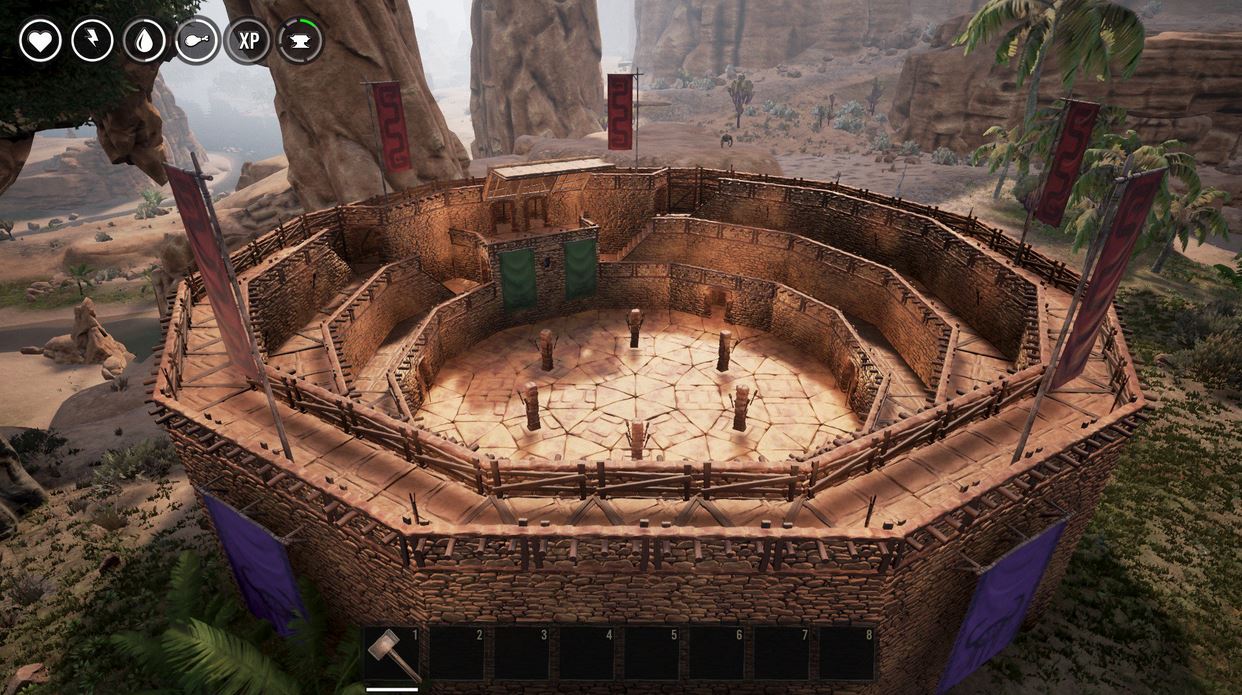This screenshot has height=695, width=1242.
Task: Click the XP experience icon
Action: click(x=248, y=41)
